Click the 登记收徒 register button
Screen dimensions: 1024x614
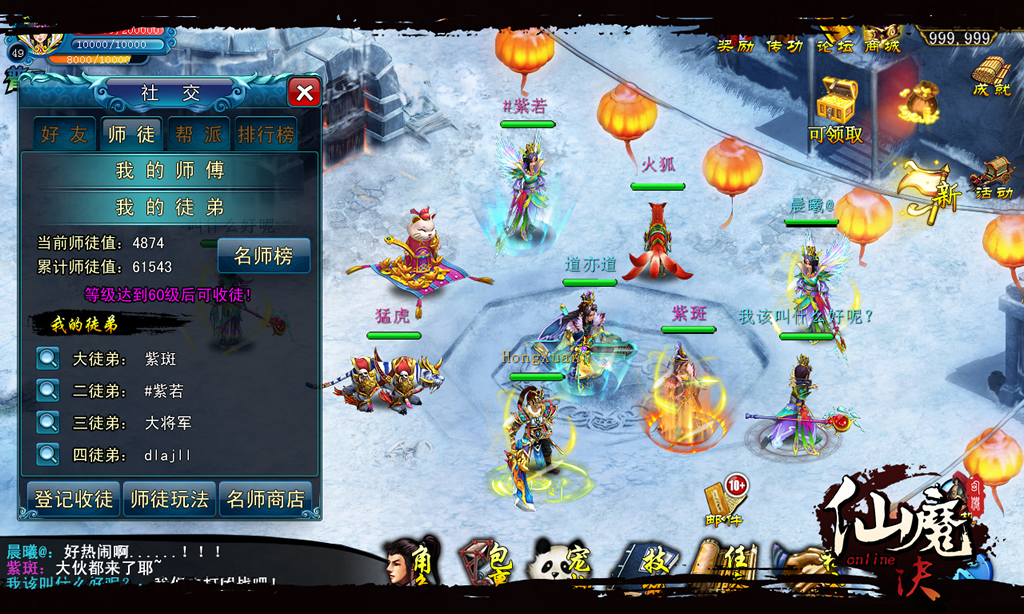coord(74,499)
